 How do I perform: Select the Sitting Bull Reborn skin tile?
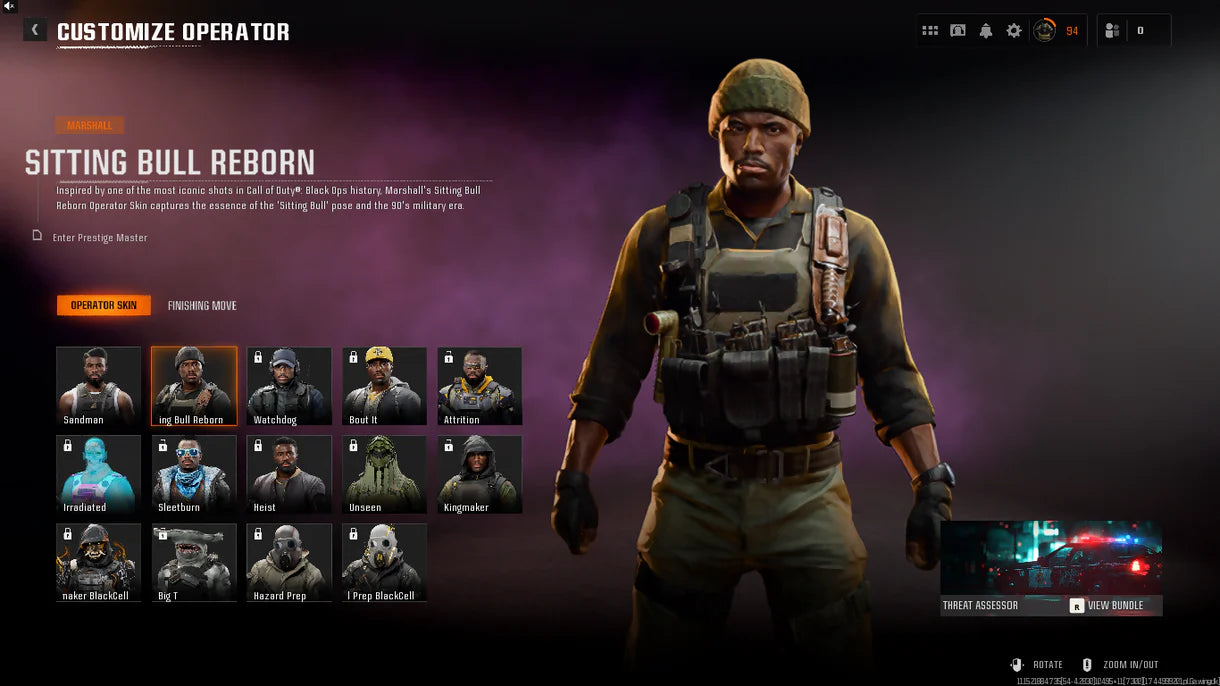click(194, 386)
